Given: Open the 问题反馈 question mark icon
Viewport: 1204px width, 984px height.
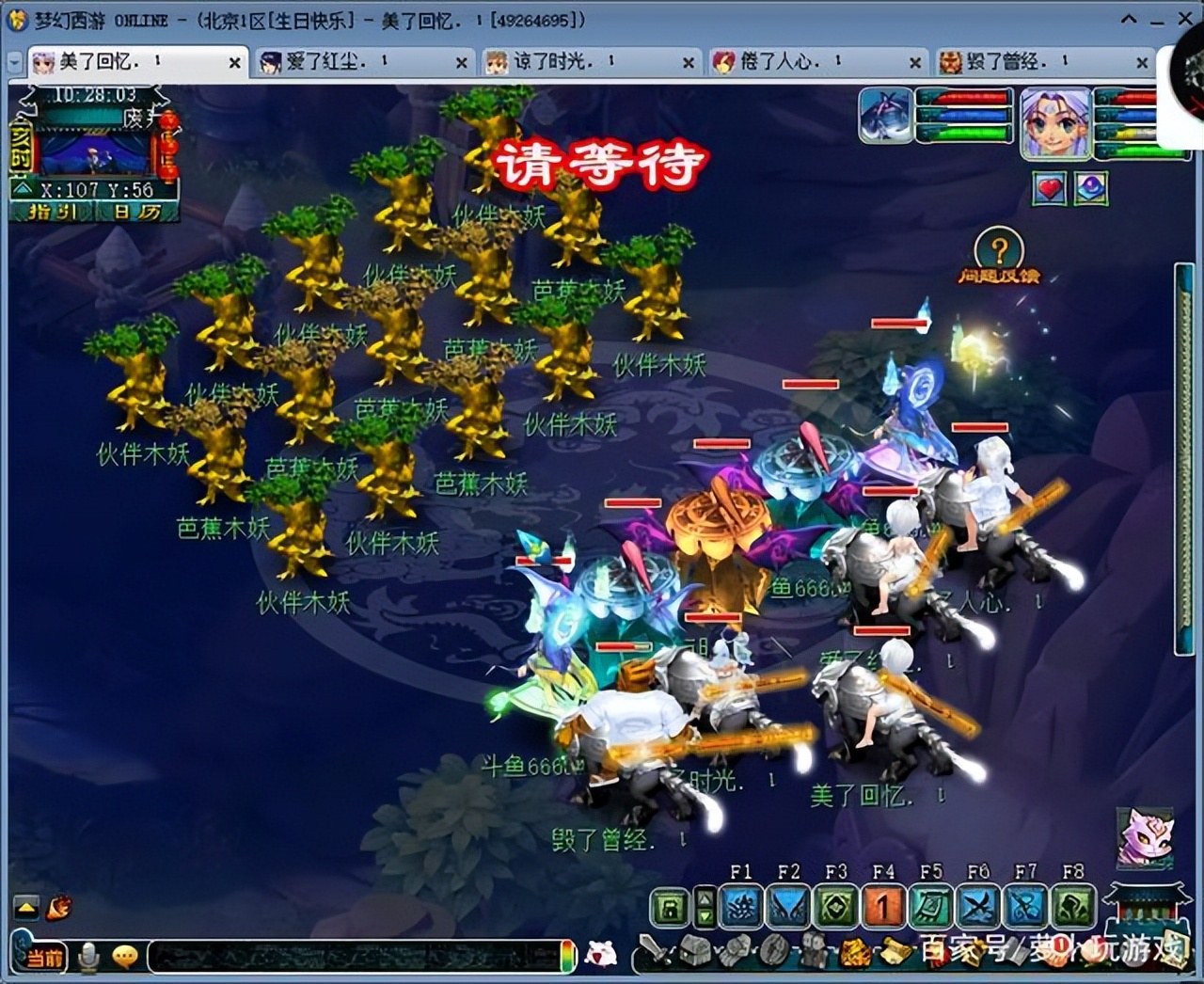Looking at the screenshot, I should pyautogui.click(x=998, y=250).
